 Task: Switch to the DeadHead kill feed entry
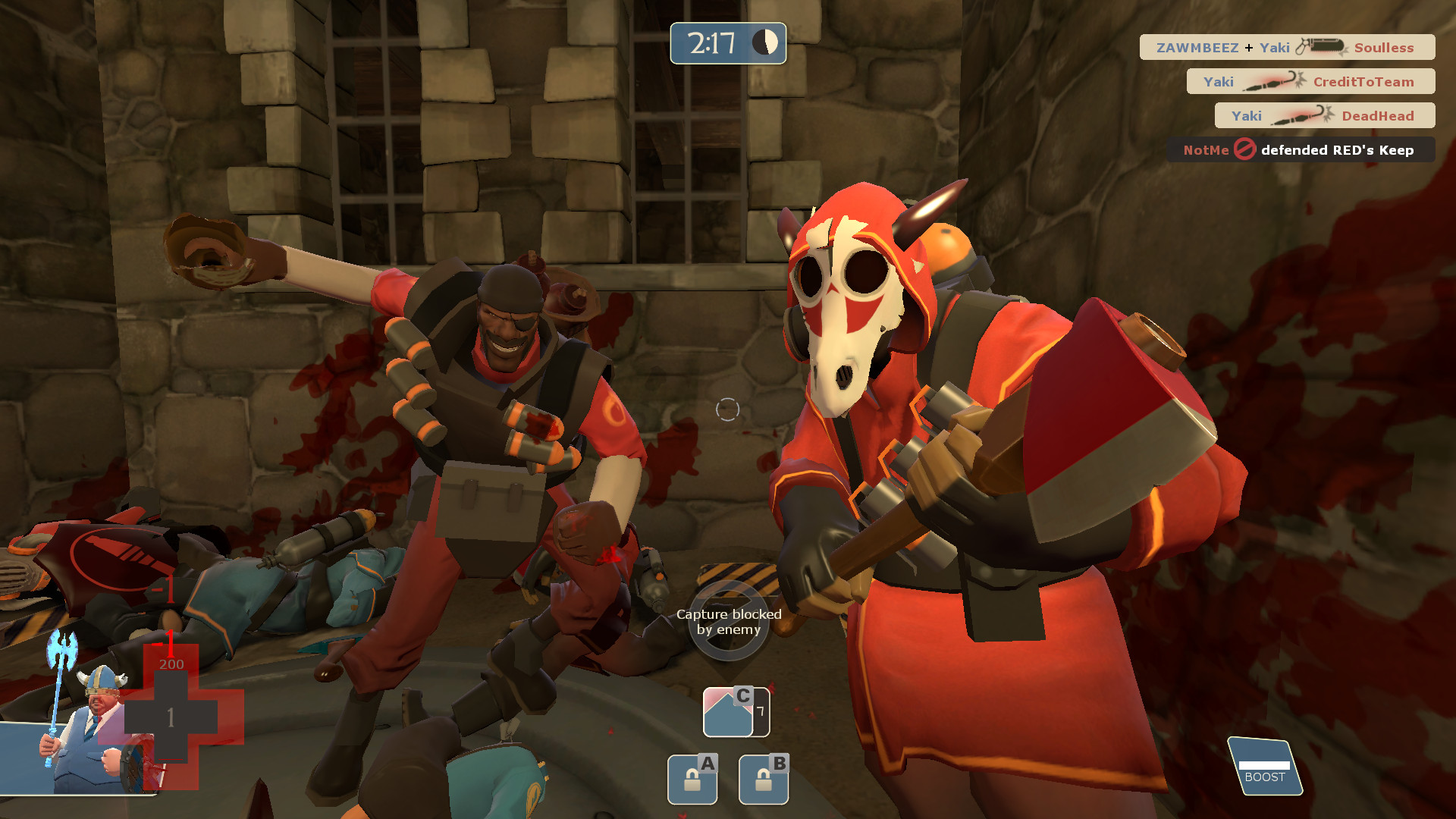[x=1378, y=115]
